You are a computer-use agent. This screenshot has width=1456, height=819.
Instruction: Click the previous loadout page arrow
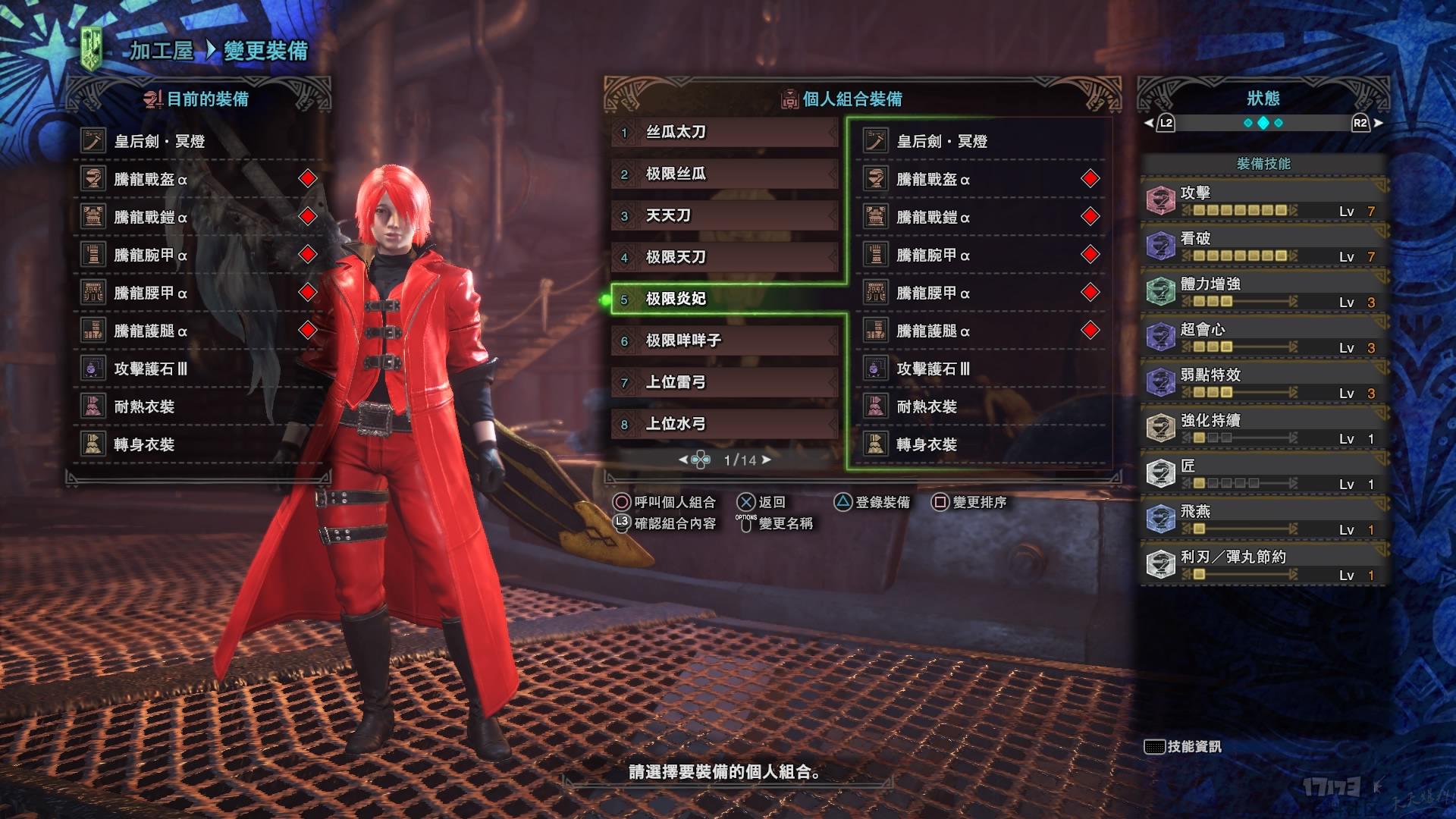[x=682, y=460]
